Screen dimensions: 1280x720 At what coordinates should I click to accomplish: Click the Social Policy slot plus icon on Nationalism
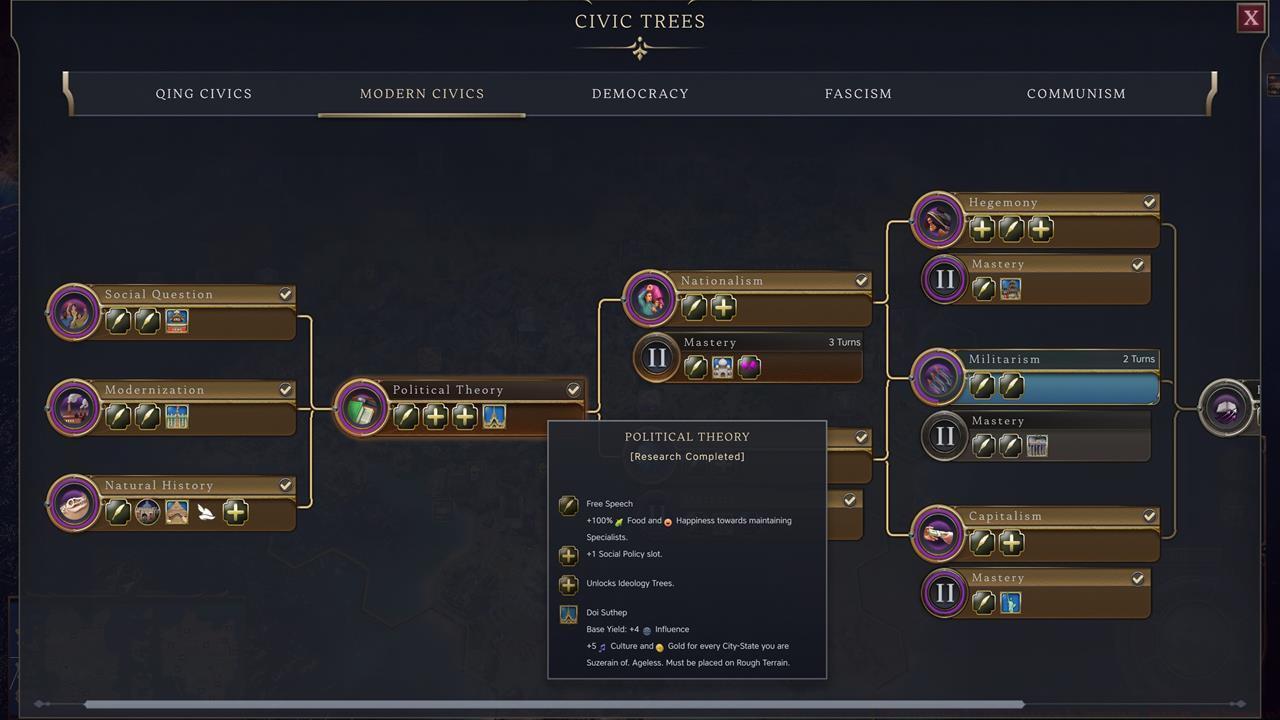[723, 308]
